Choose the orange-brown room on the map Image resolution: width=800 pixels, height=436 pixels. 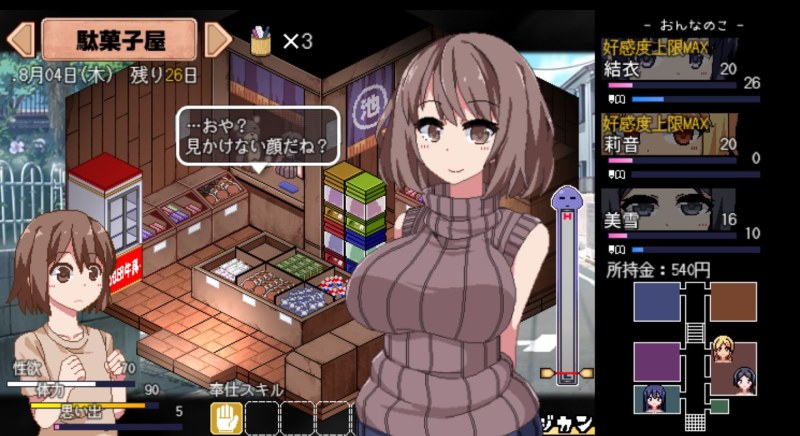click(x=733, y=301)
